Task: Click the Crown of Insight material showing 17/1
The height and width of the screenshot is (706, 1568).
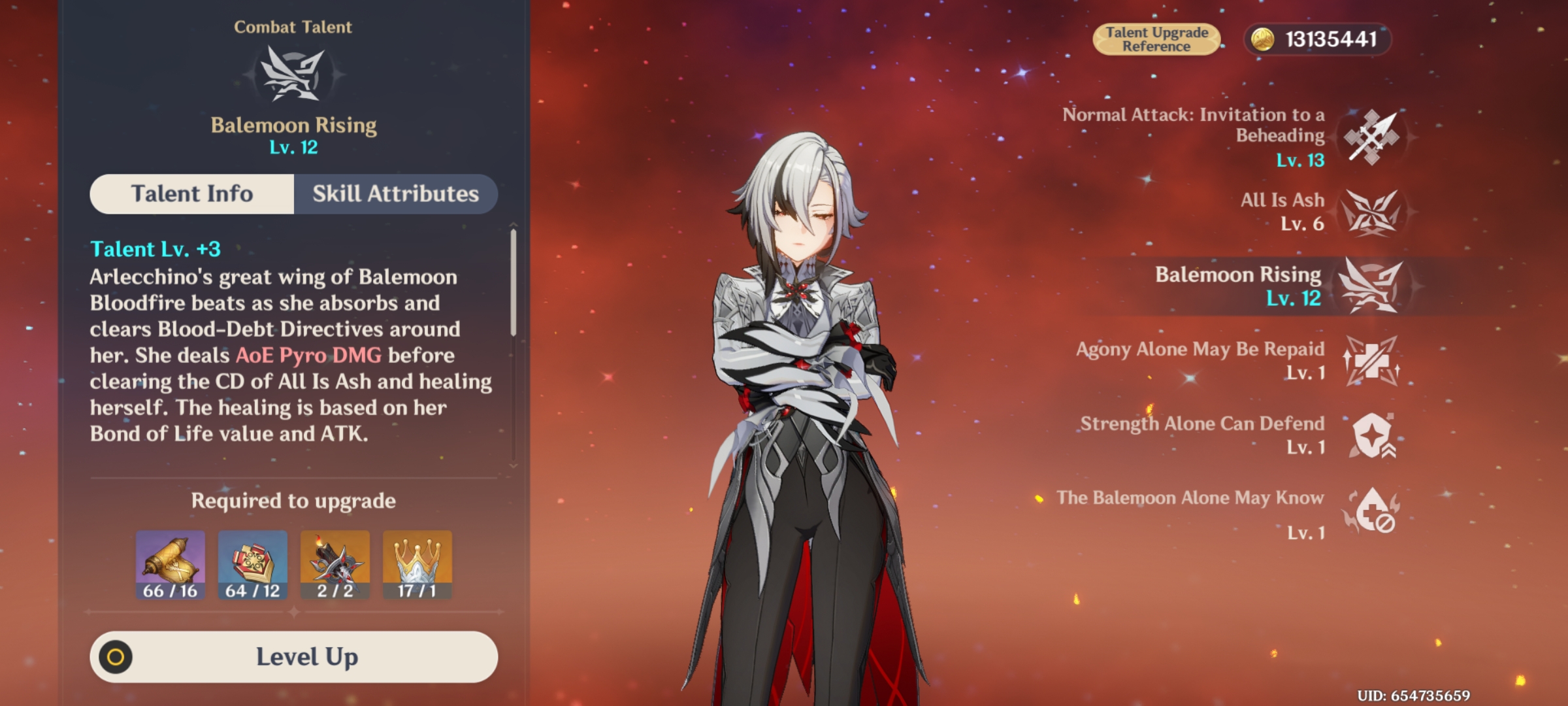Action: pos(417,563)
